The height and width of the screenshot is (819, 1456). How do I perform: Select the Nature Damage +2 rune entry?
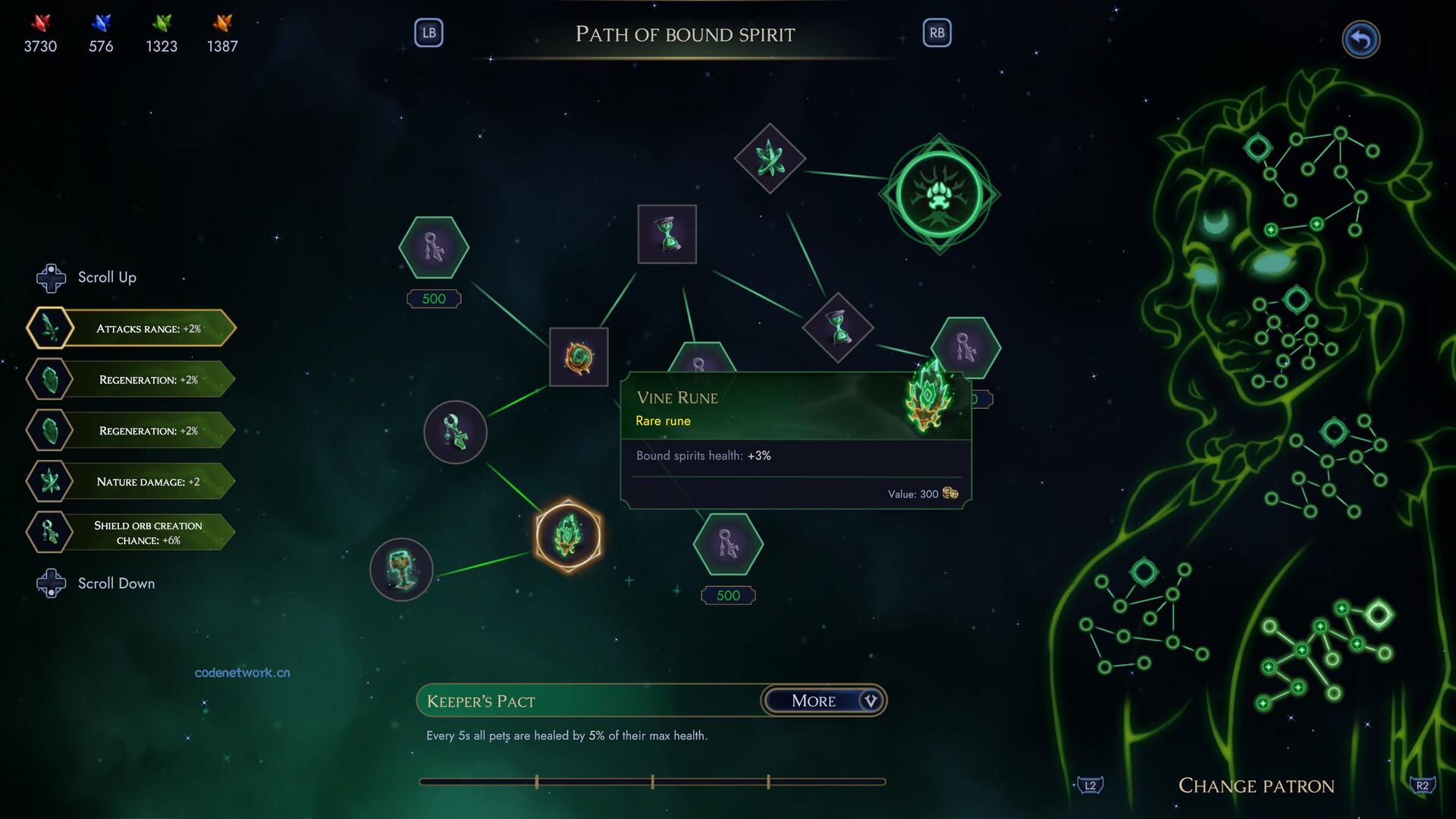tap(132, 482)
